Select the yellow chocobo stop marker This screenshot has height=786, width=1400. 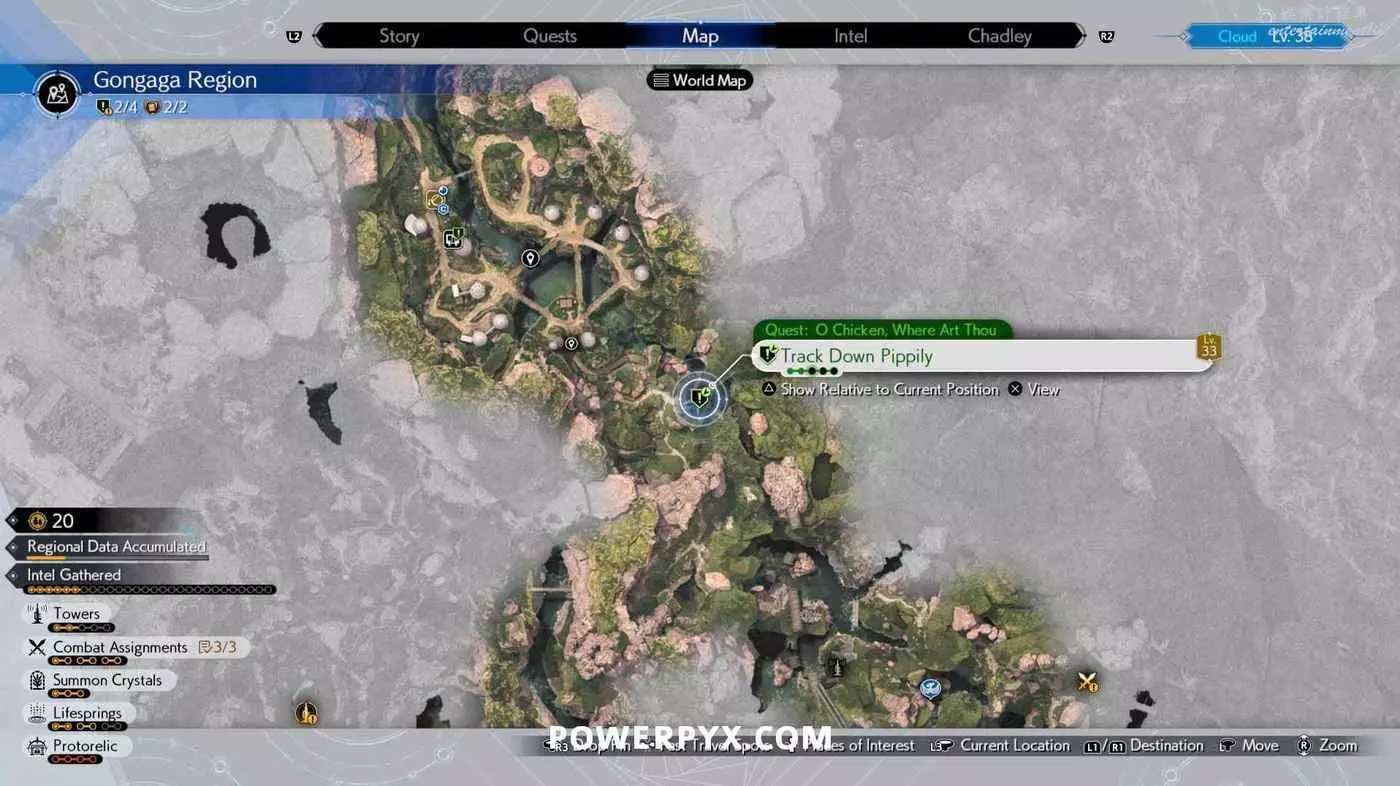click(x=436, y=198)
